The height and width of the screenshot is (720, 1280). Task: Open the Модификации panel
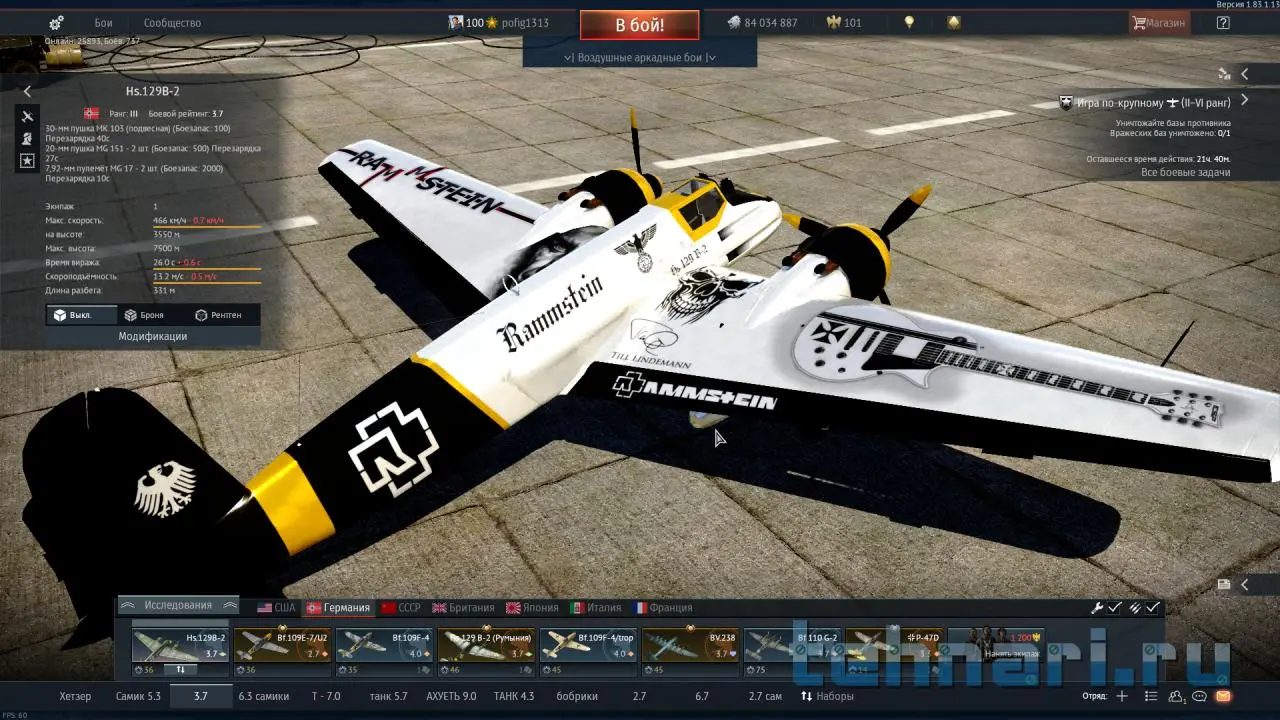(x=153, y=337)
